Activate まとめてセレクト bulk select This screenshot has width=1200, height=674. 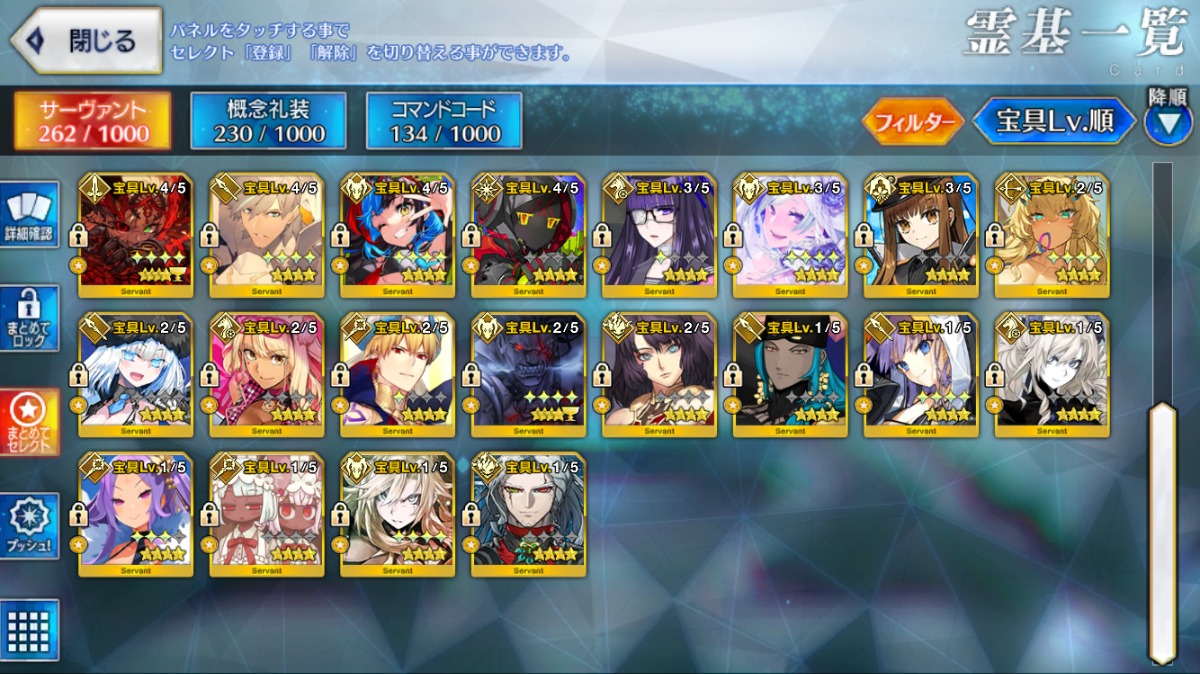coord(29,422)
